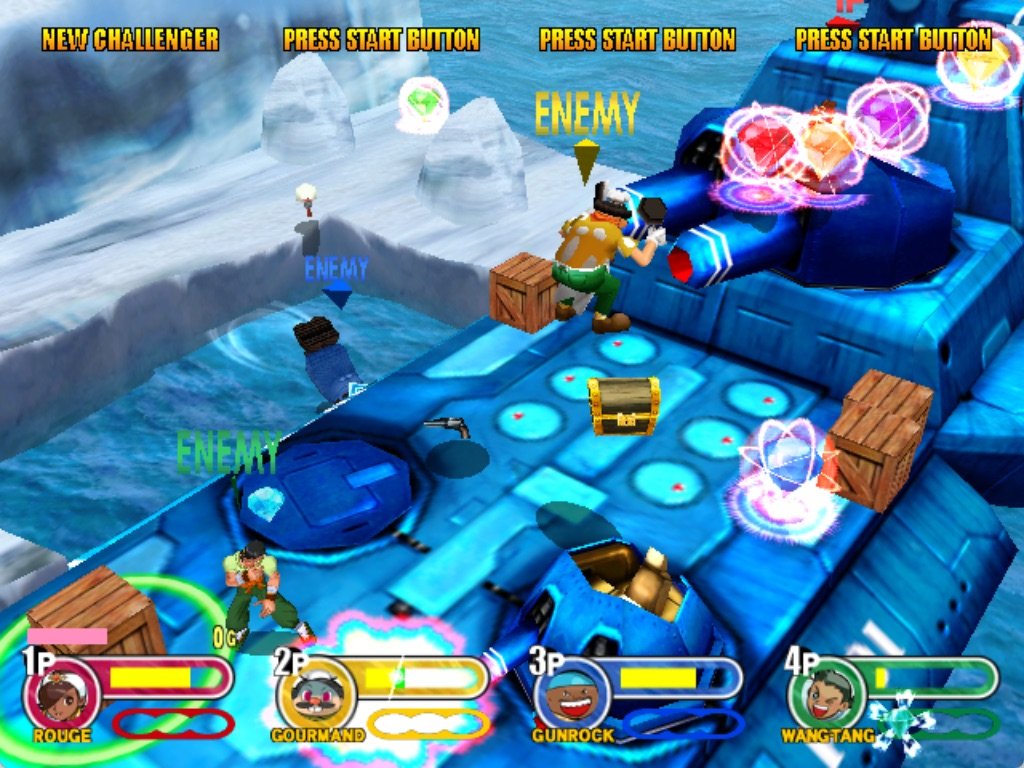
Task: Select Wangtang's 4P character portrait
Action: (x=828, y=695)
